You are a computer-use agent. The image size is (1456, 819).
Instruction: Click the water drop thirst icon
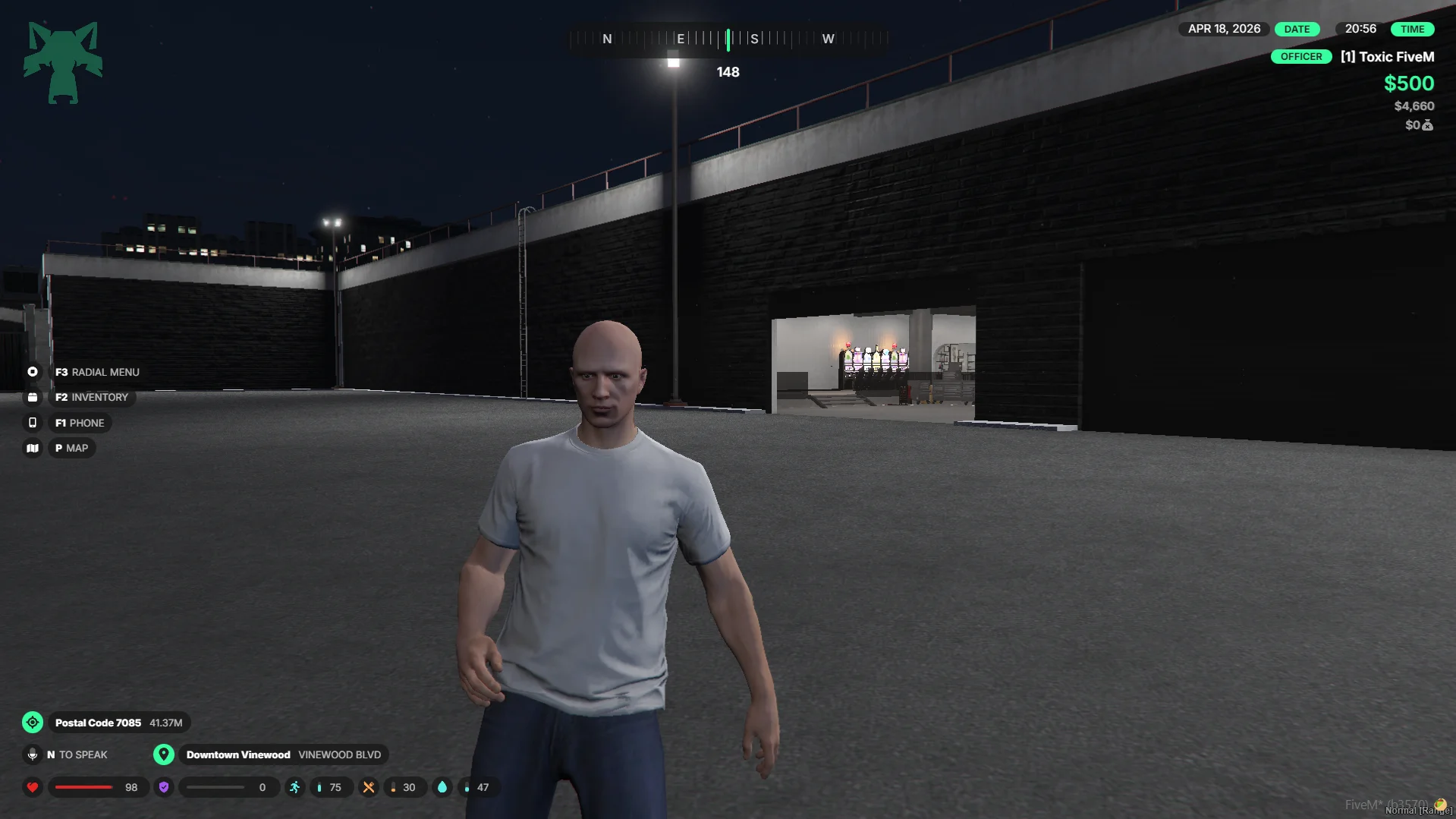tap(442, 787)
